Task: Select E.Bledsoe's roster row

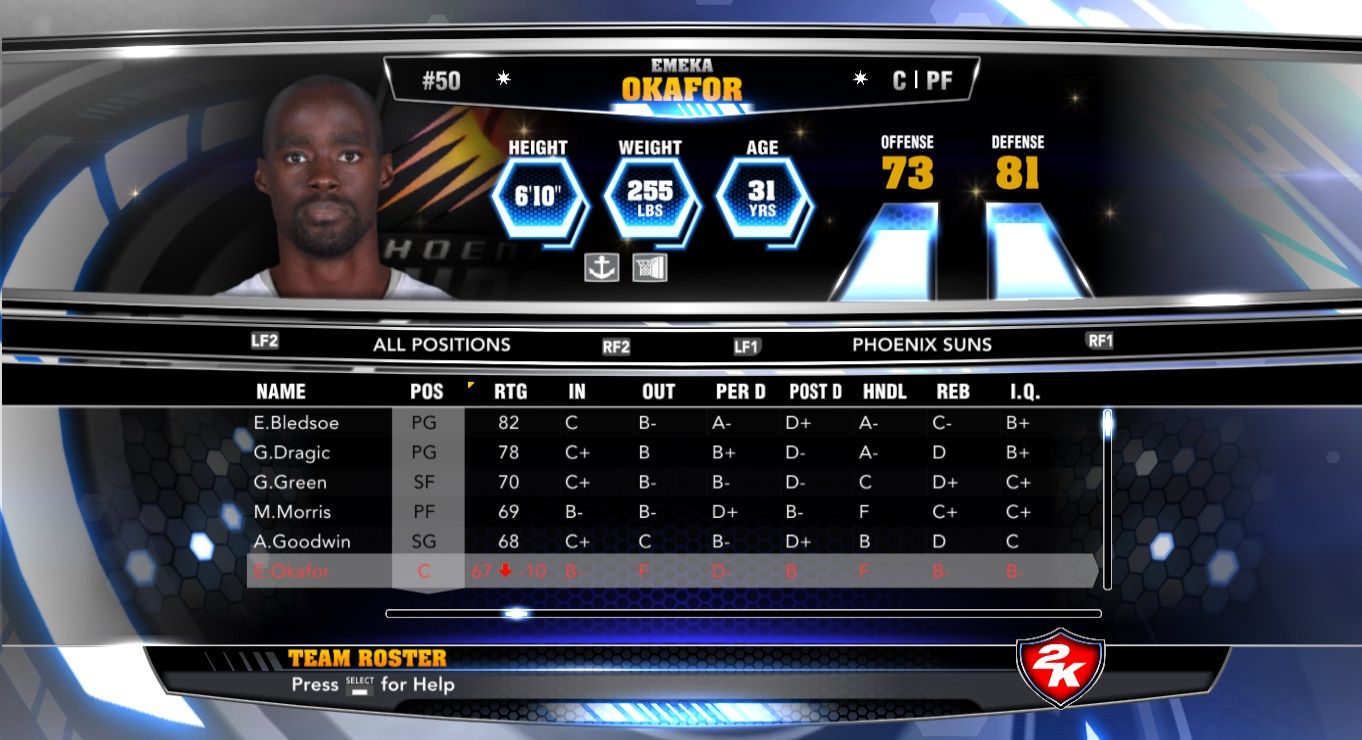Action: 296,423
